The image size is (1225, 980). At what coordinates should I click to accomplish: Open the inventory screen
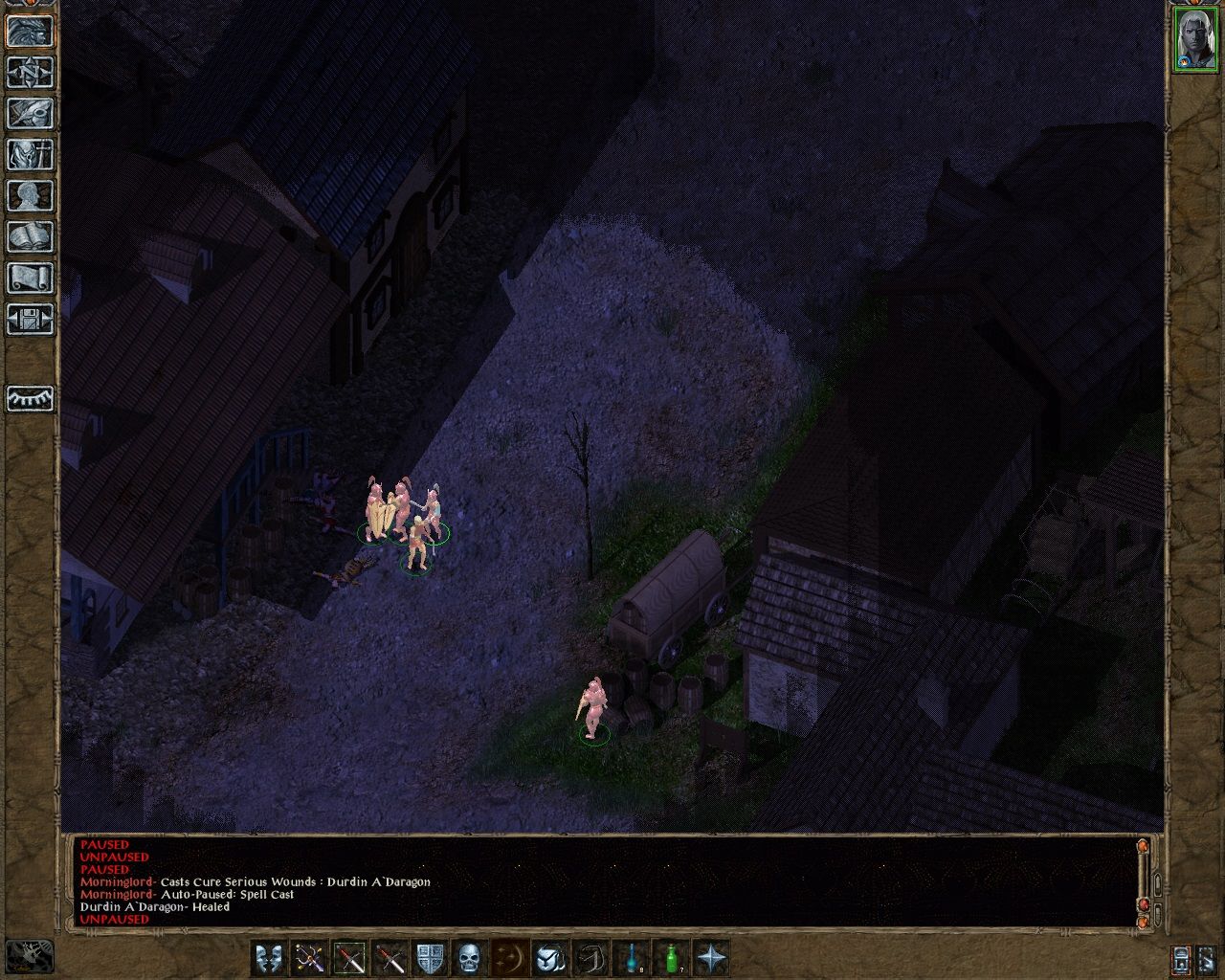(x=29, y=156)
